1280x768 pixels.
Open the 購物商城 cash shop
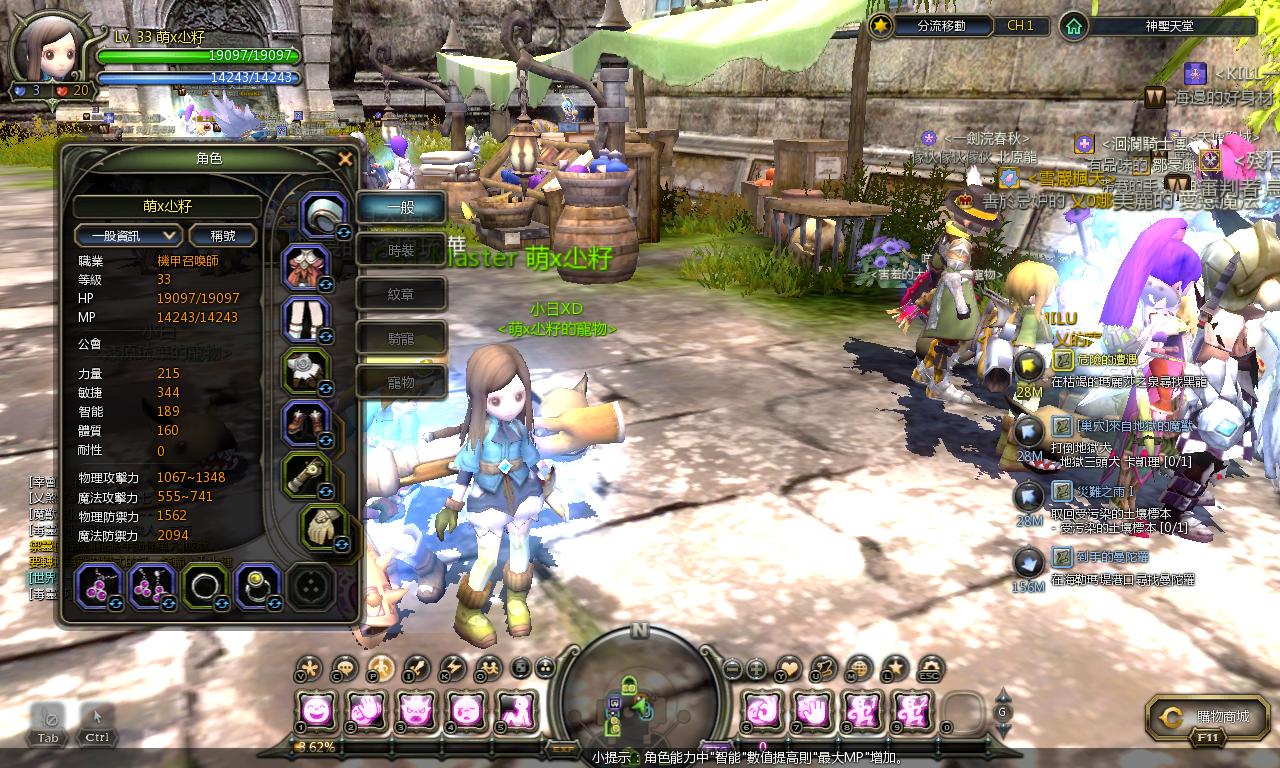[1209, 716]
